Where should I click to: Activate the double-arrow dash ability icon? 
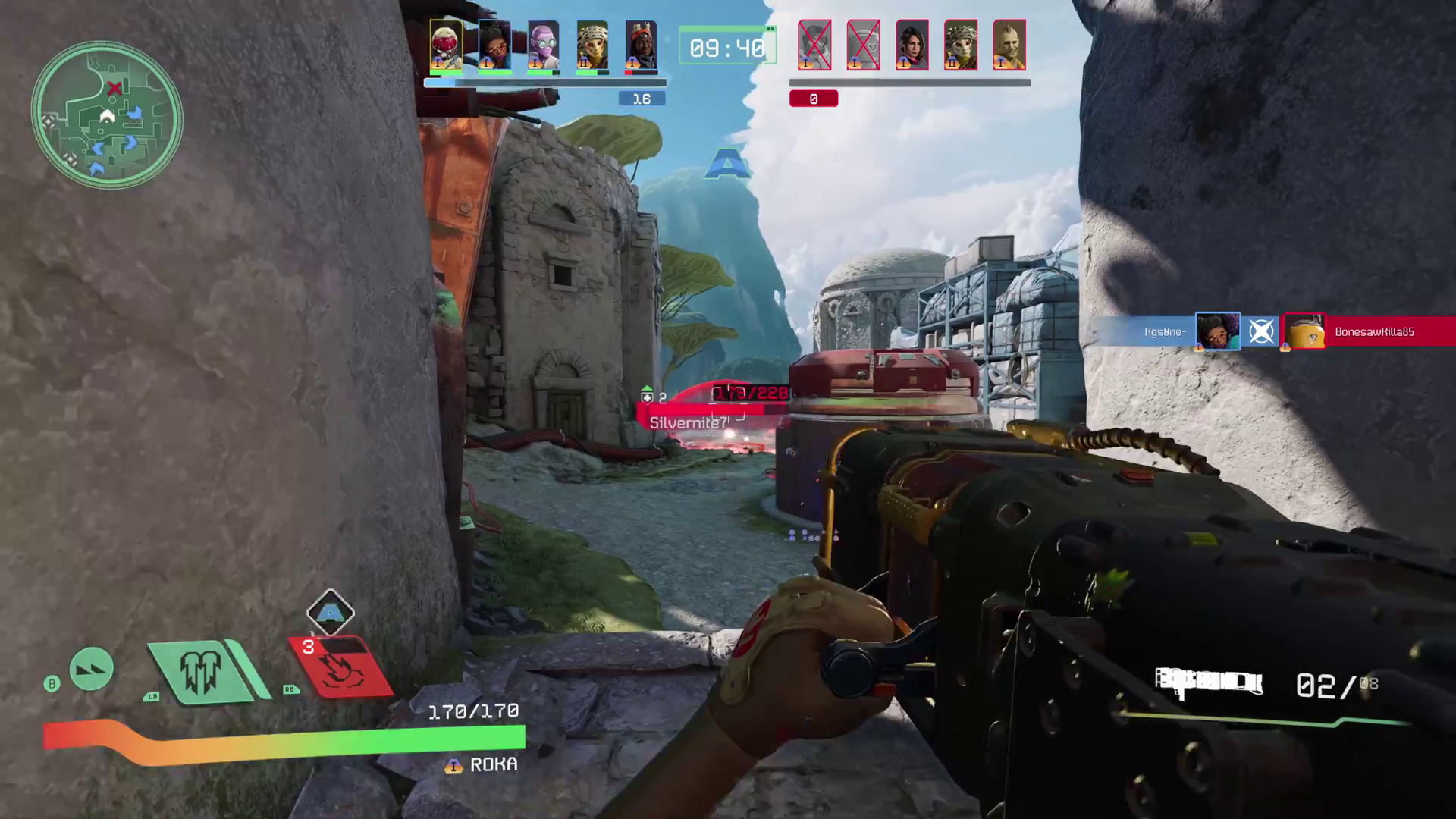(92, 669)
